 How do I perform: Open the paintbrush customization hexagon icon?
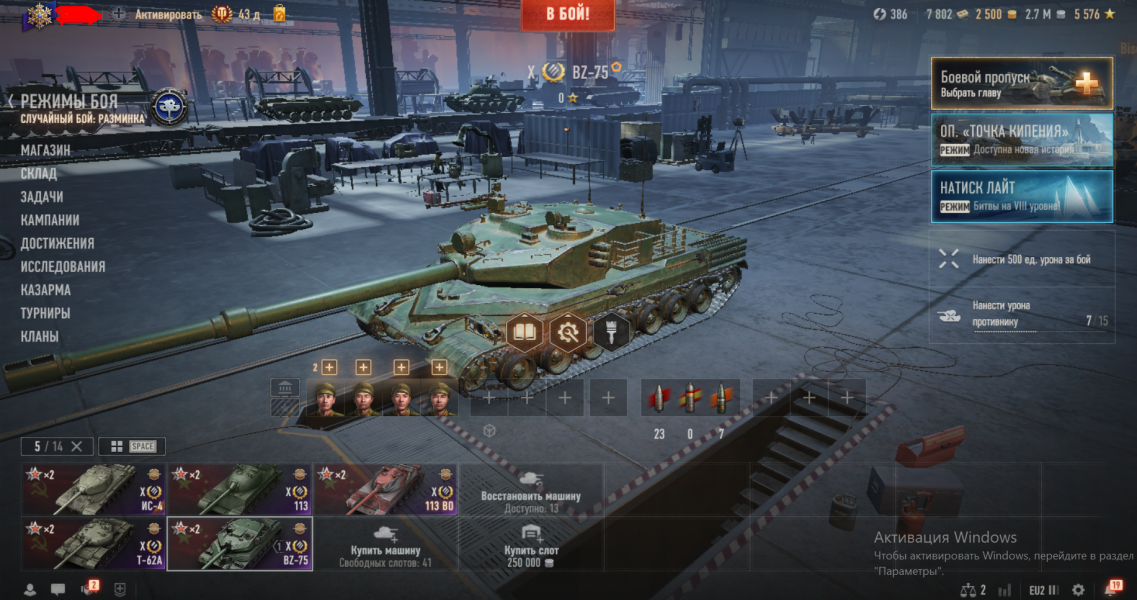click(611, 331)
